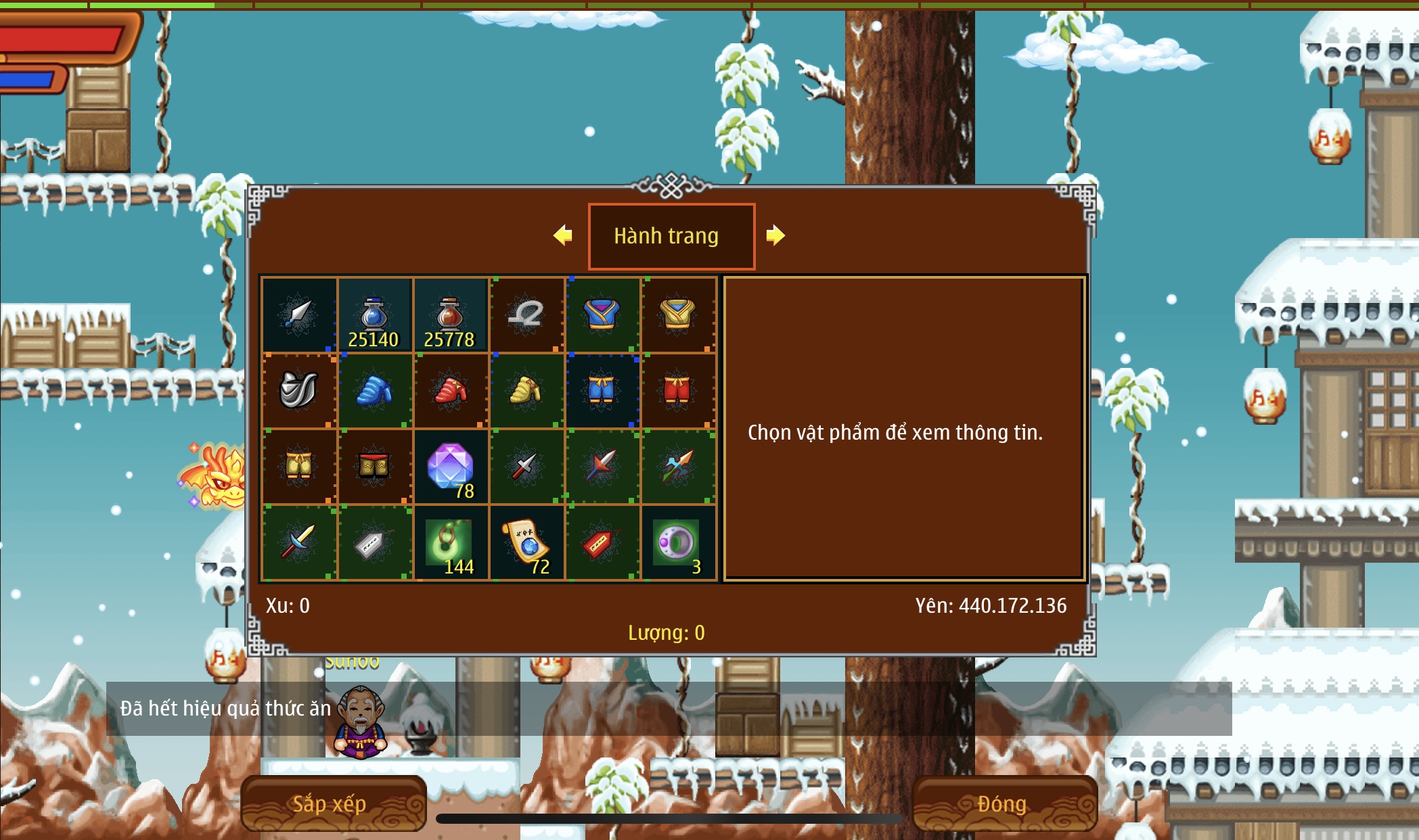Choose the purple gemstone with count 78

coord(450,467)
